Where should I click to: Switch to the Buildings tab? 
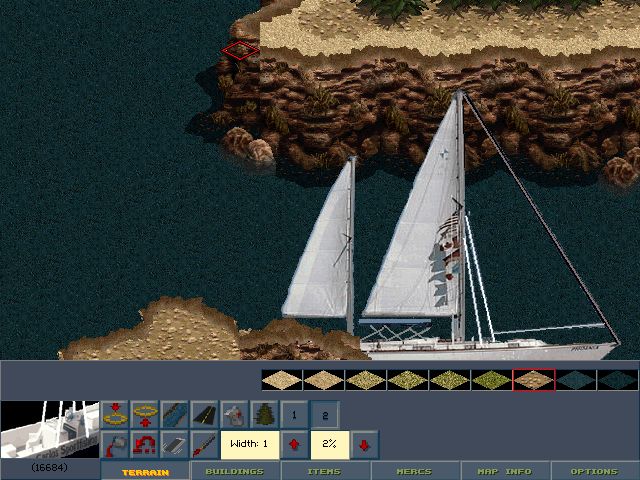pos(235,471)
